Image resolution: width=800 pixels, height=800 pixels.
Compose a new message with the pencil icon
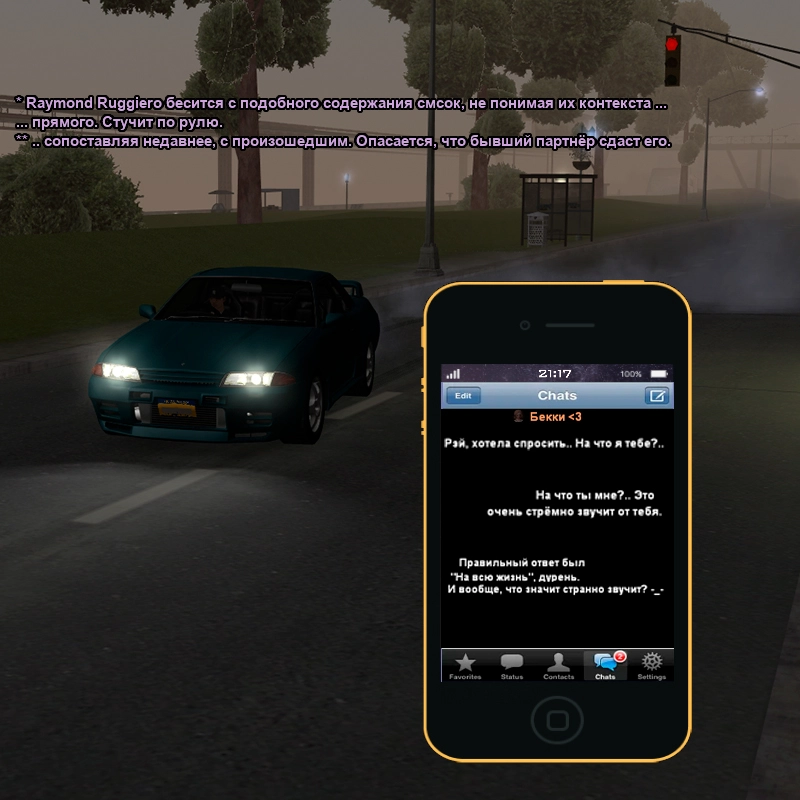tap(657, 395)
